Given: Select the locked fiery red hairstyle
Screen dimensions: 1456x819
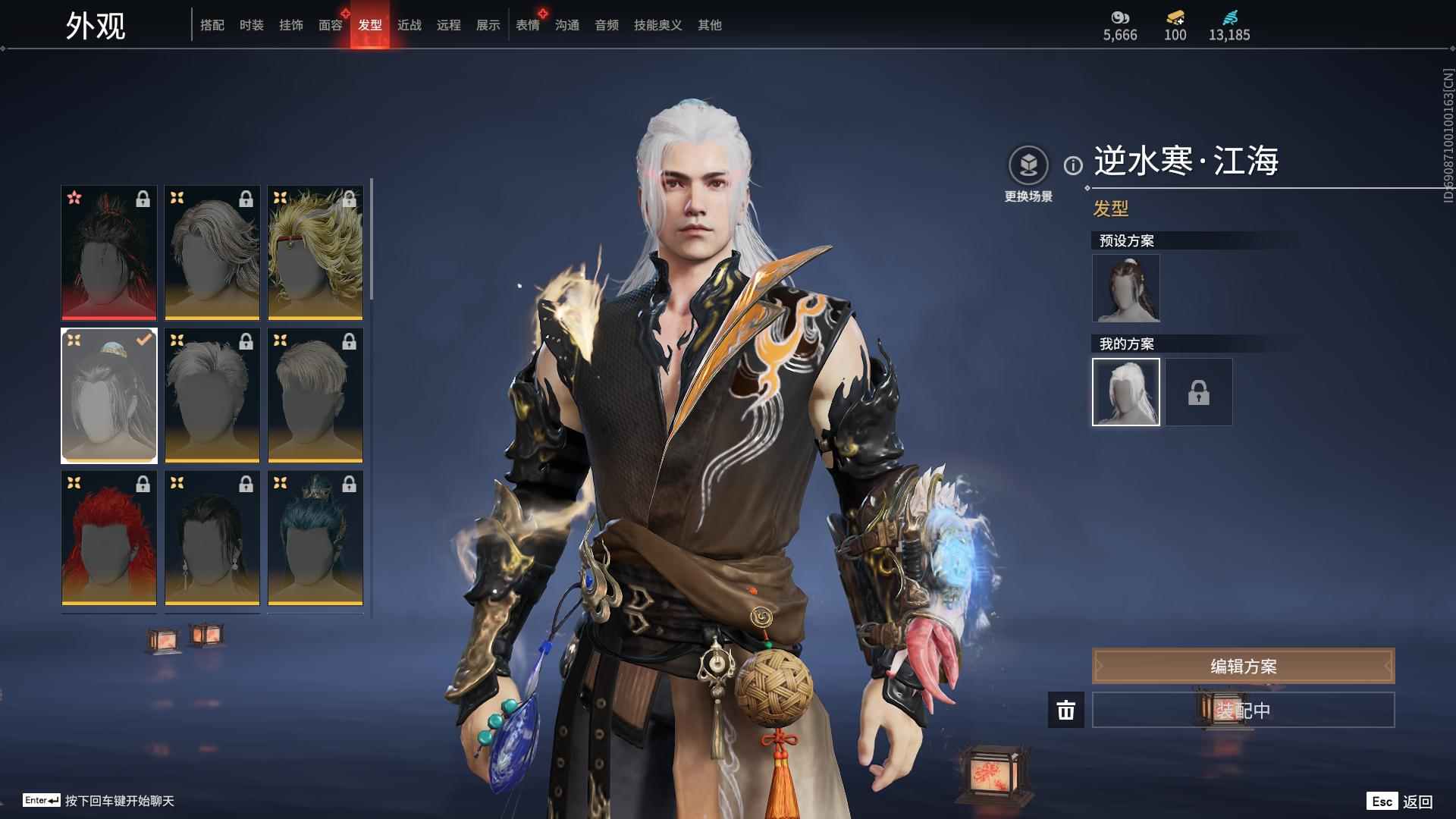Looking at the screenshot, I should pyautogui.click(x=109, y=538).
